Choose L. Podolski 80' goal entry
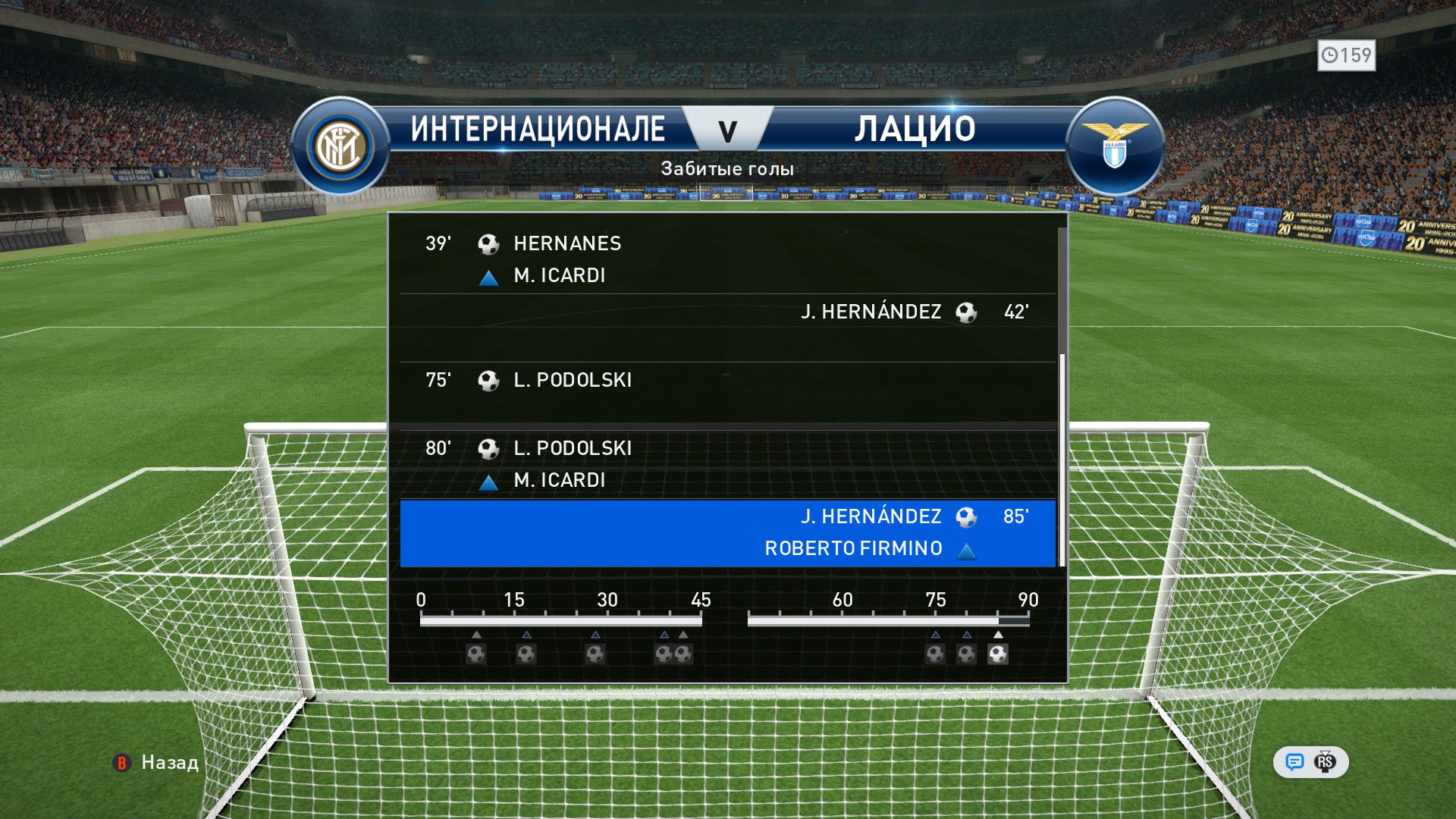Screen dimensions: 1456x819 point(726,464)
